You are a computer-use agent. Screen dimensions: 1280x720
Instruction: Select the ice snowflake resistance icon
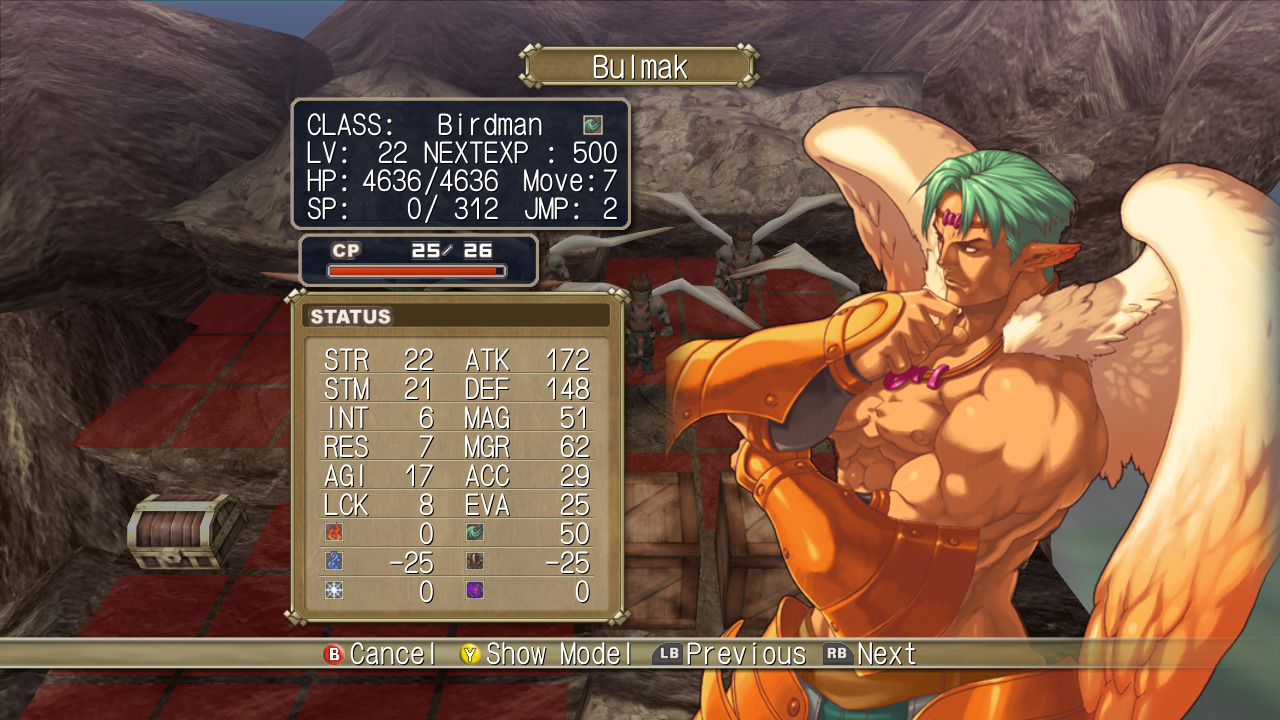tap(336, 591)
